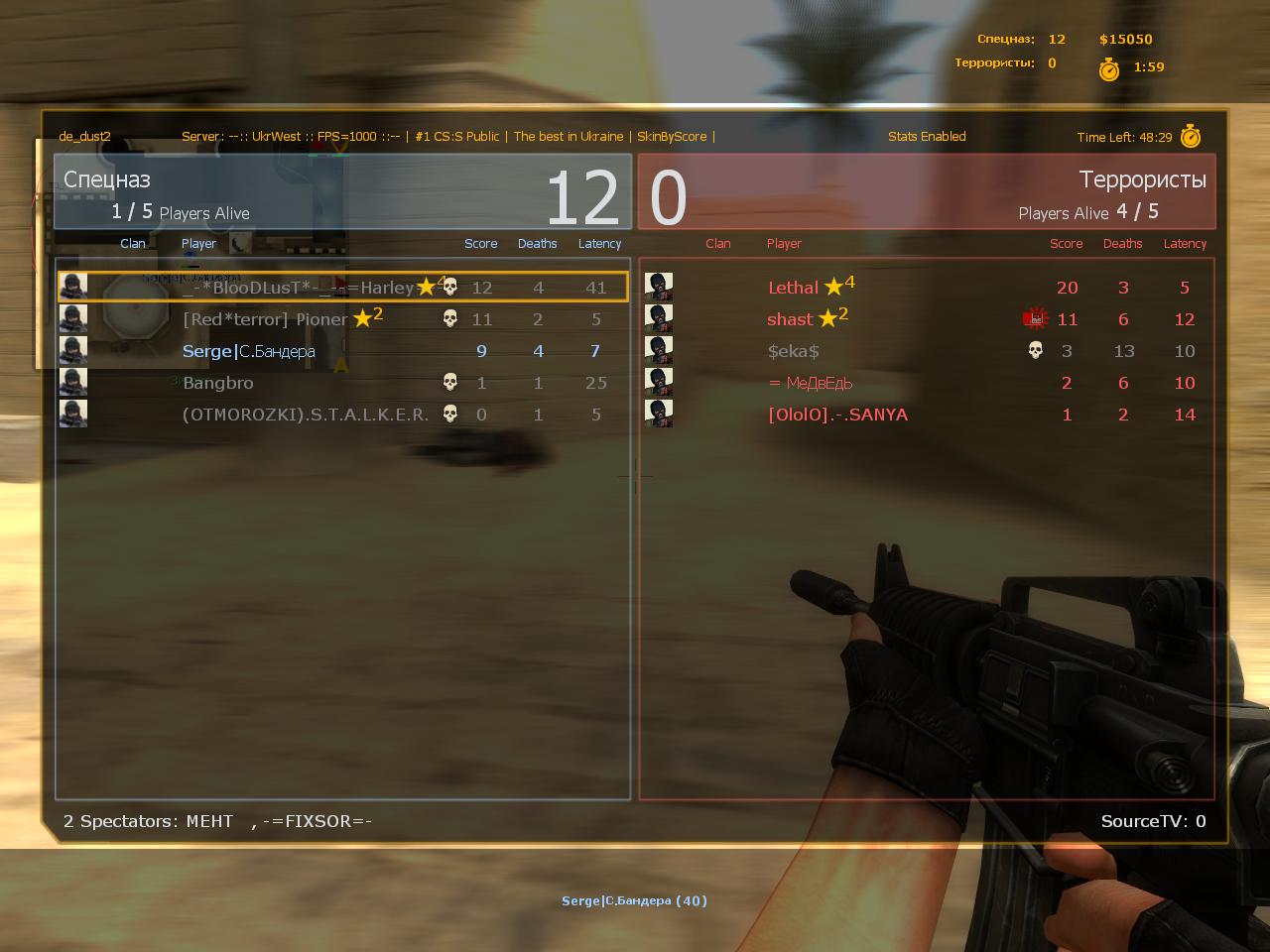
Task: Click the shast player row
Action: tap(928, 319)
